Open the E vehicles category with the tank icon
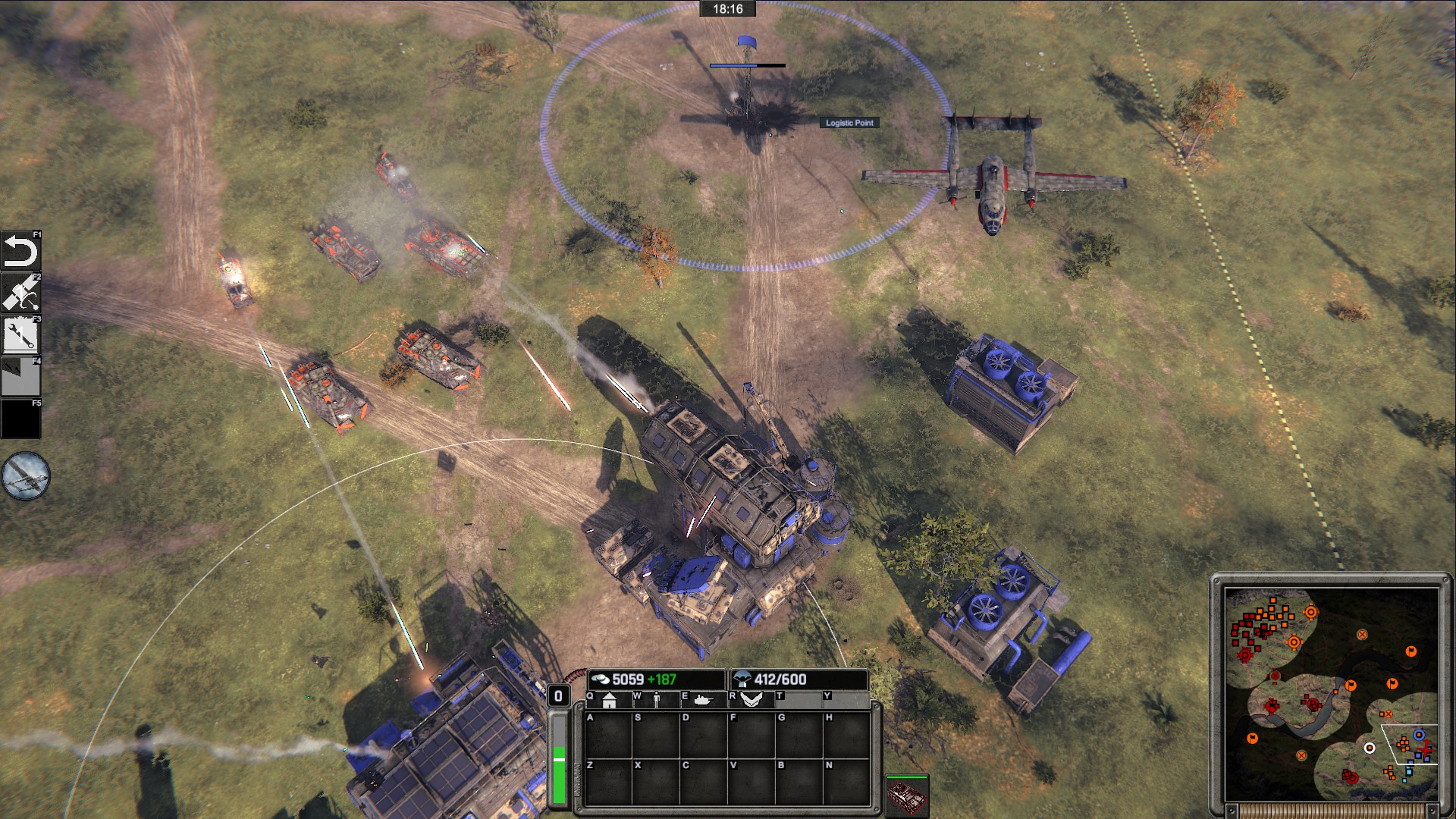Viewport: 1456px width, 819px height. tap(704, 700)
